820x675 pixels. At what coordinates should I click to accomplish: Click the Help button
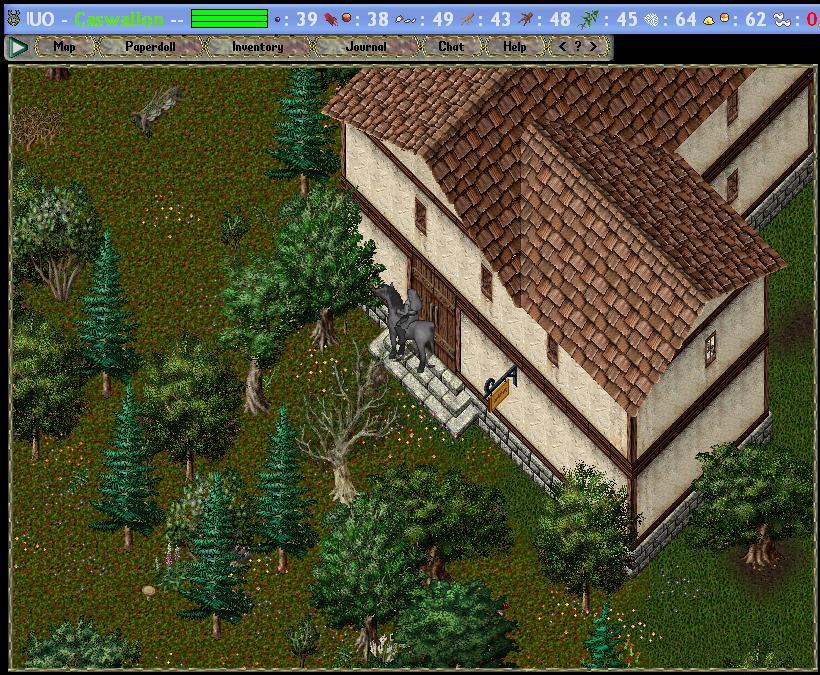point(515,46)
